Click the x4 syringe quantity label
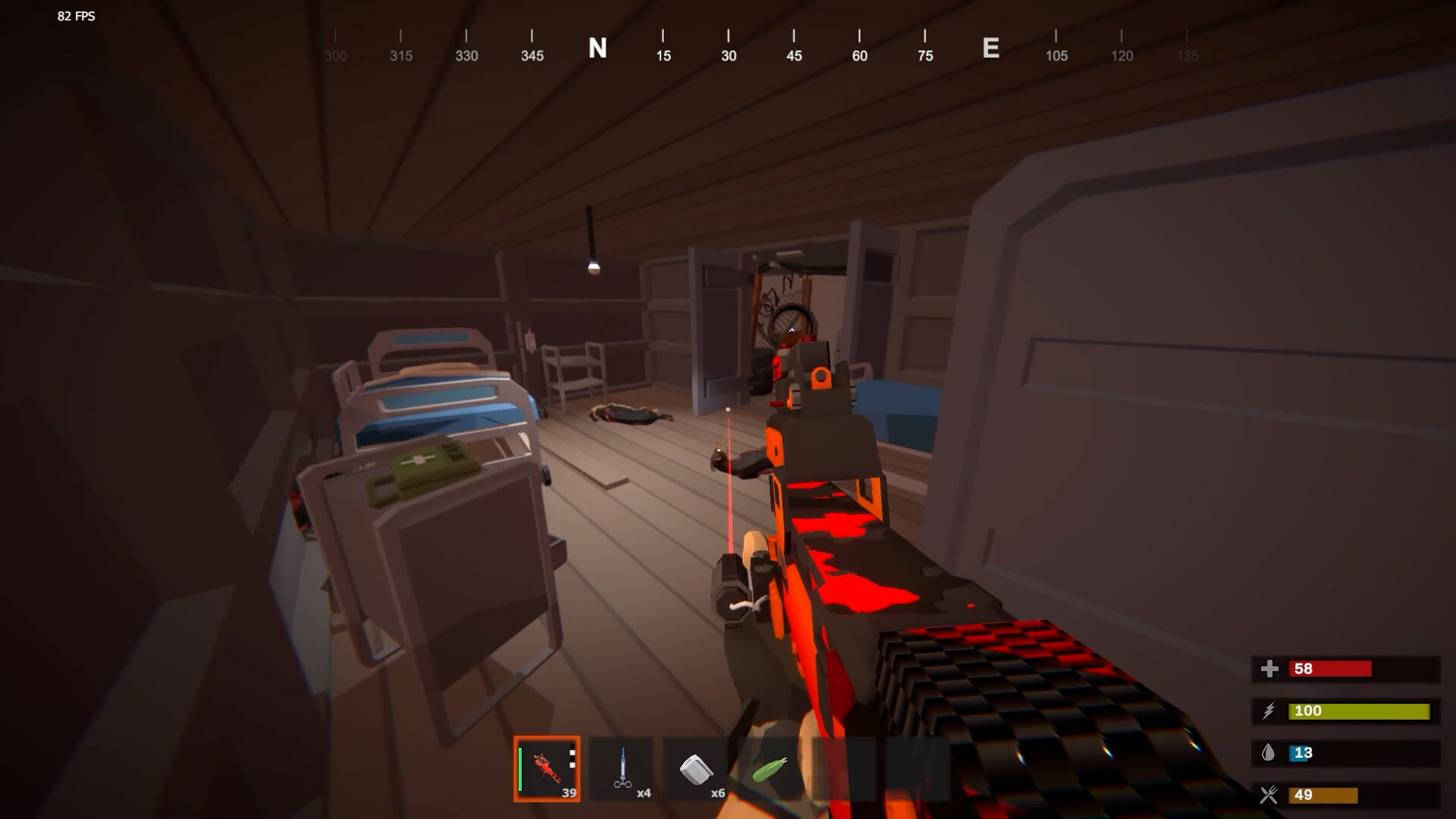Image resolution: width=1456 pixels, height=819 pixels. tap(645, 792)
